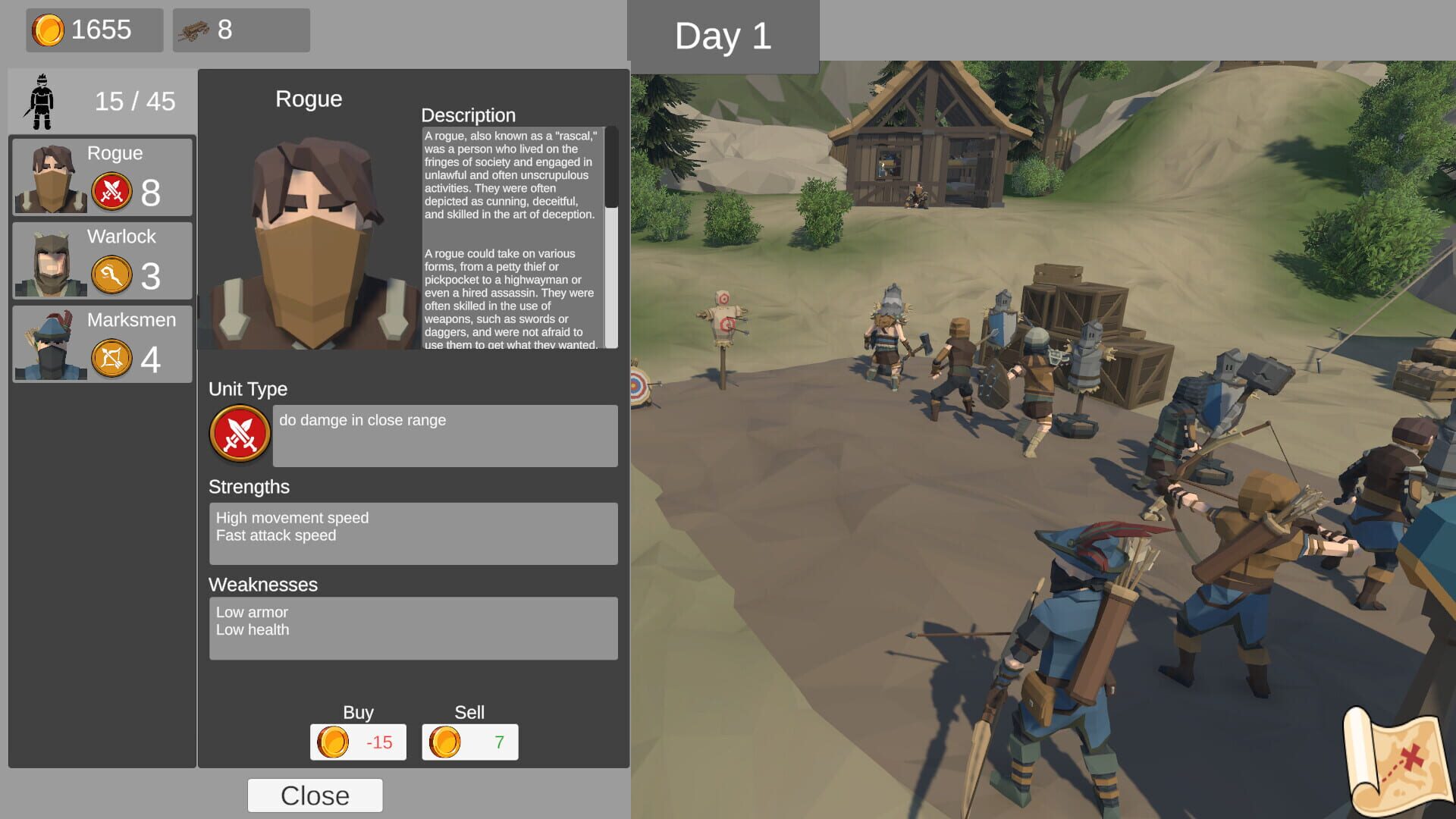Sell a Rogue for 7 gold

point(470,742)
